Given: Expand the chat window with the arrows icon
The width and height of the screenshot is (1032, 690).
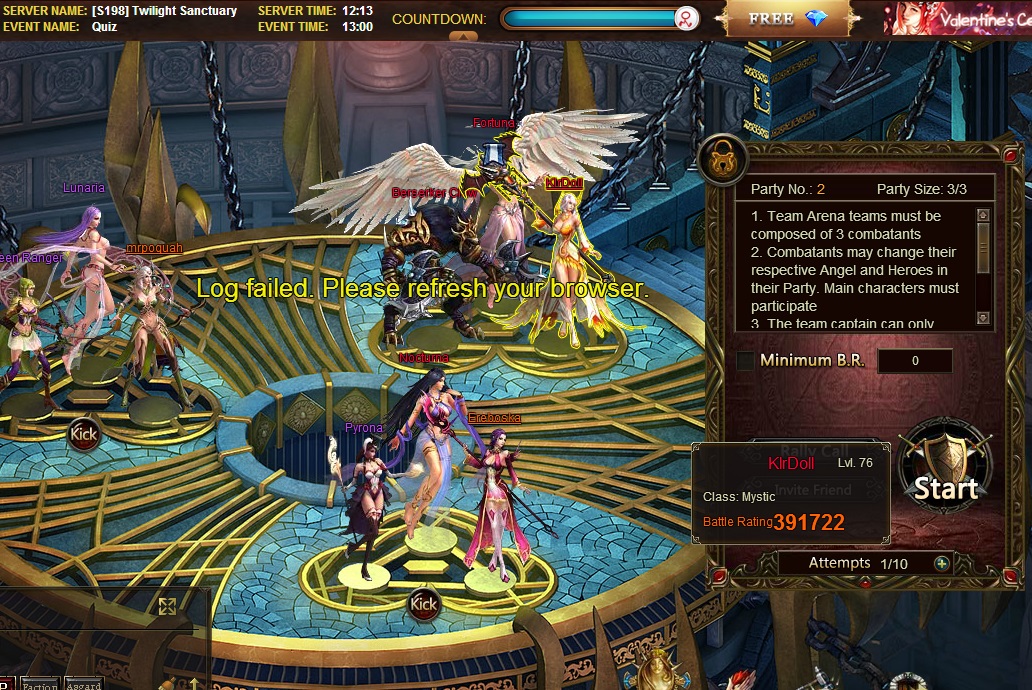Looking at the screenshot, I should point(167,606).
